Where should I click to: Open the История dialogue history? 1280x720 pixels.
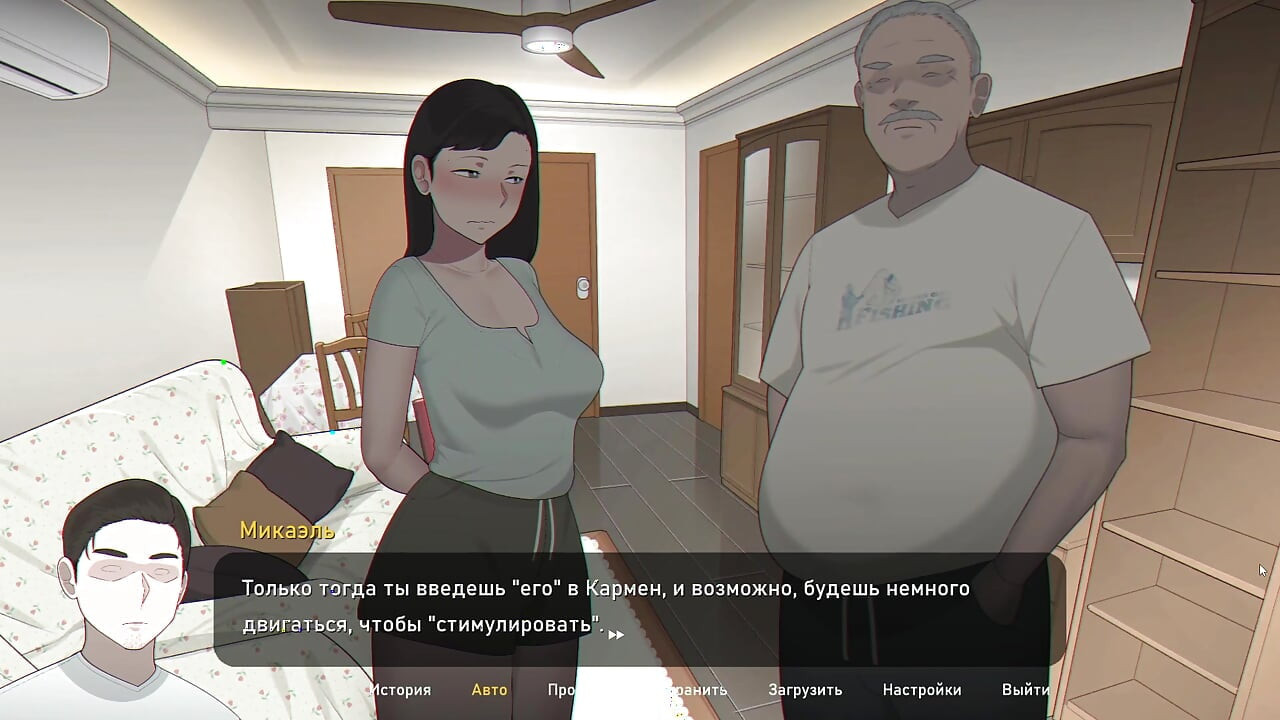[x=400, y=690]
